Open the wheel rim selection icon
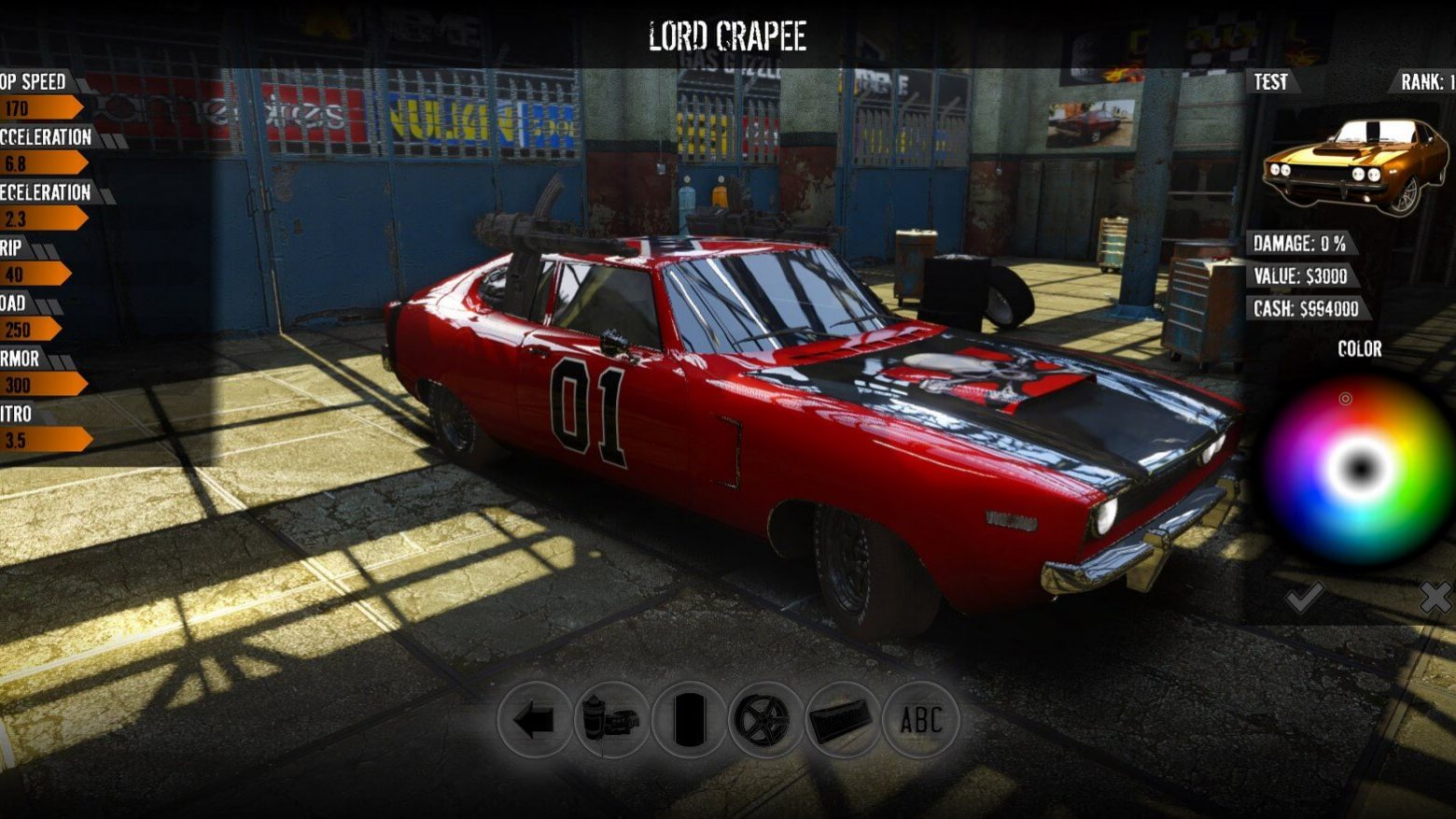 pos(763,719)
